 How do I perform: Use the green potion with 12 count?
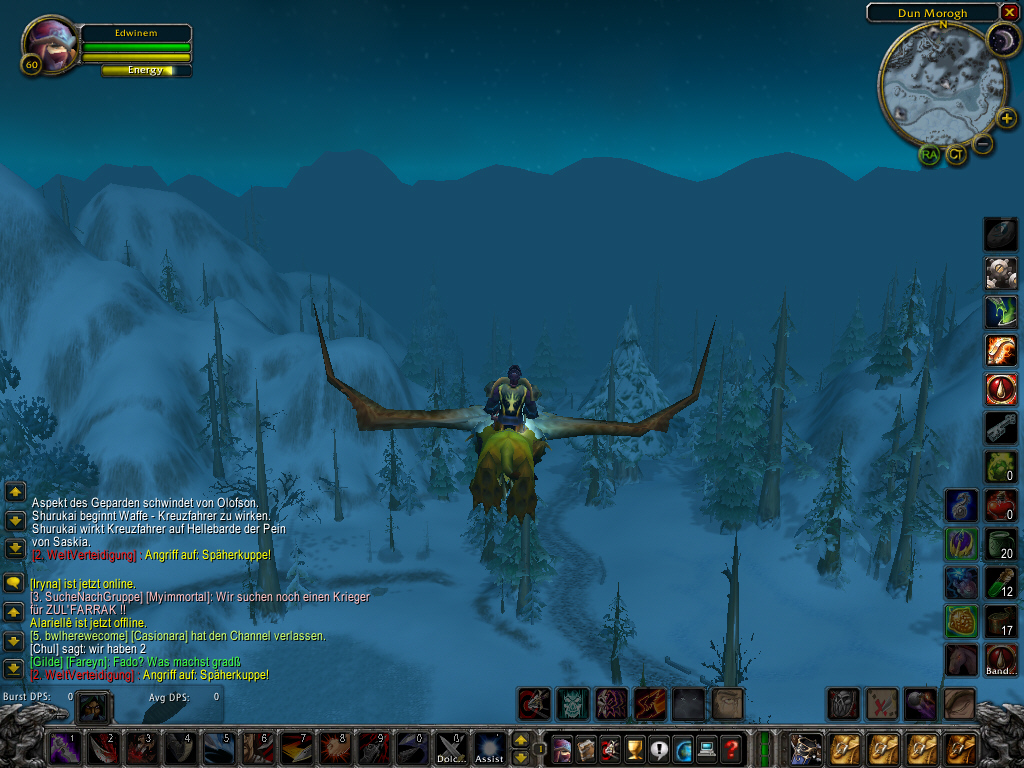[1001, 581]
